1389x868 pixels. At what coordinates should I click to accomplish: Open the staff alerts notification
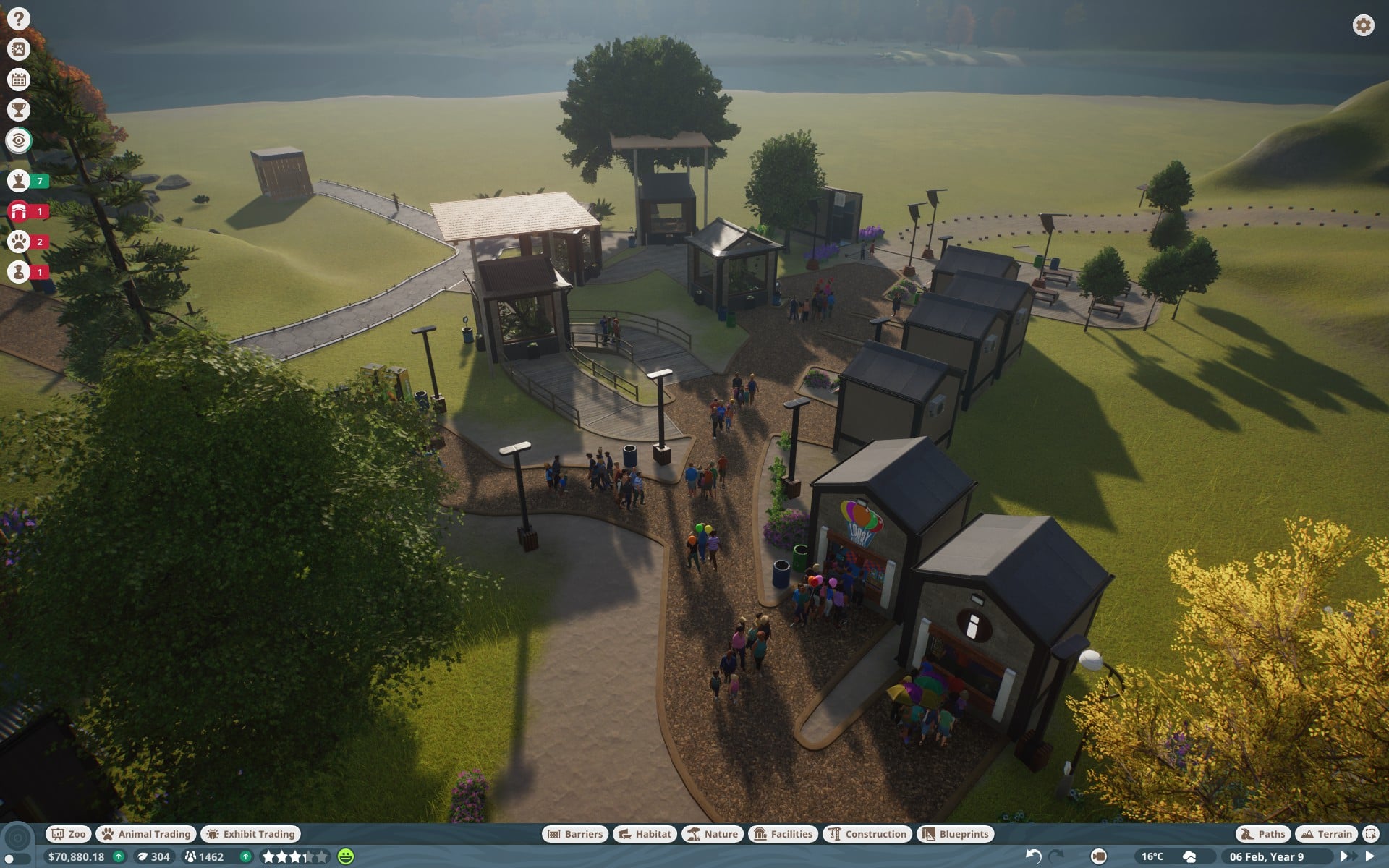tap(20, 272)
